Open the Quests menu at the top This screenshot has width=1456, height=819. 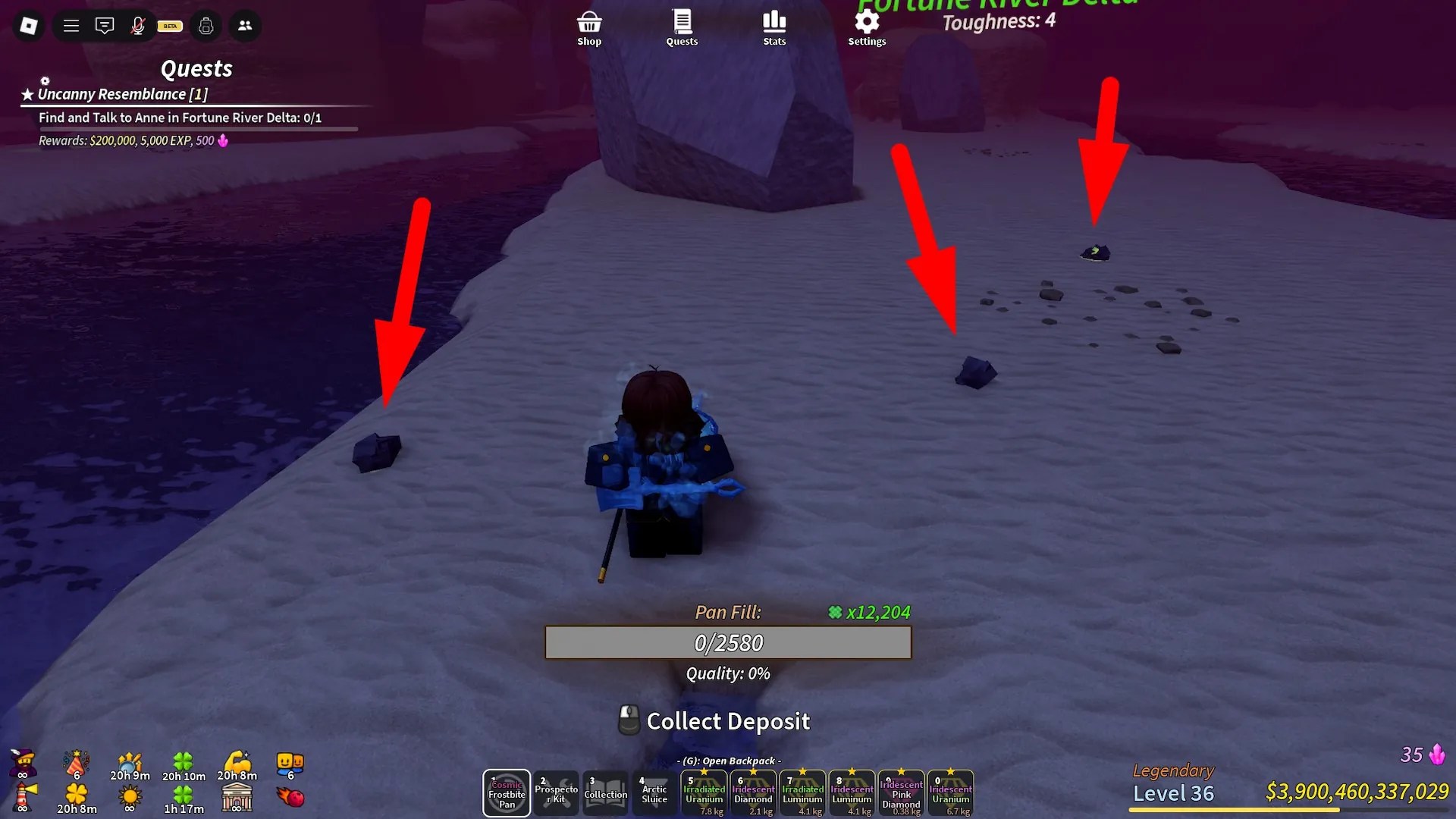tap(681, 25)
